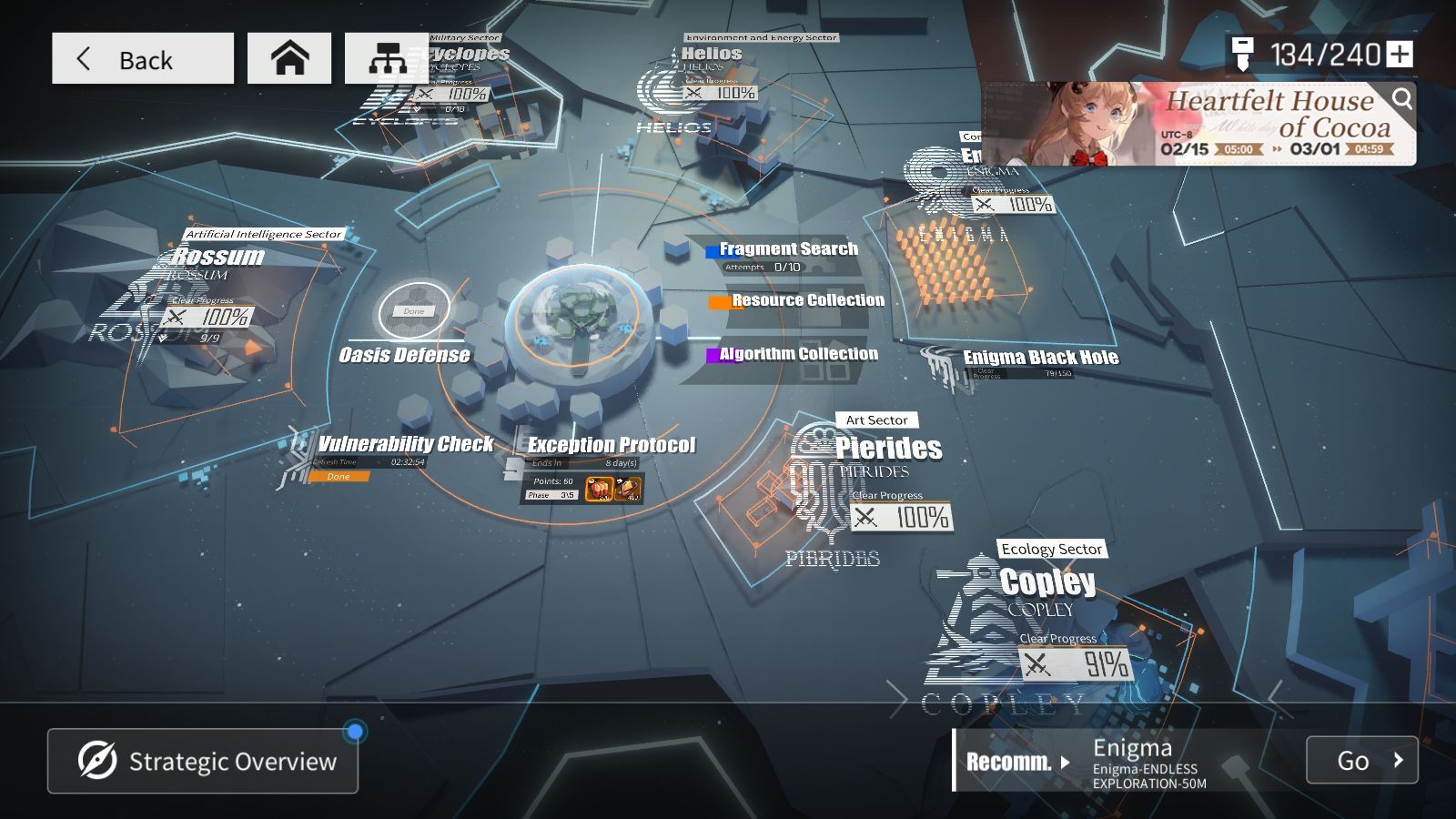
Task: Open Algorithm Collection
Action: click(798, 354)
